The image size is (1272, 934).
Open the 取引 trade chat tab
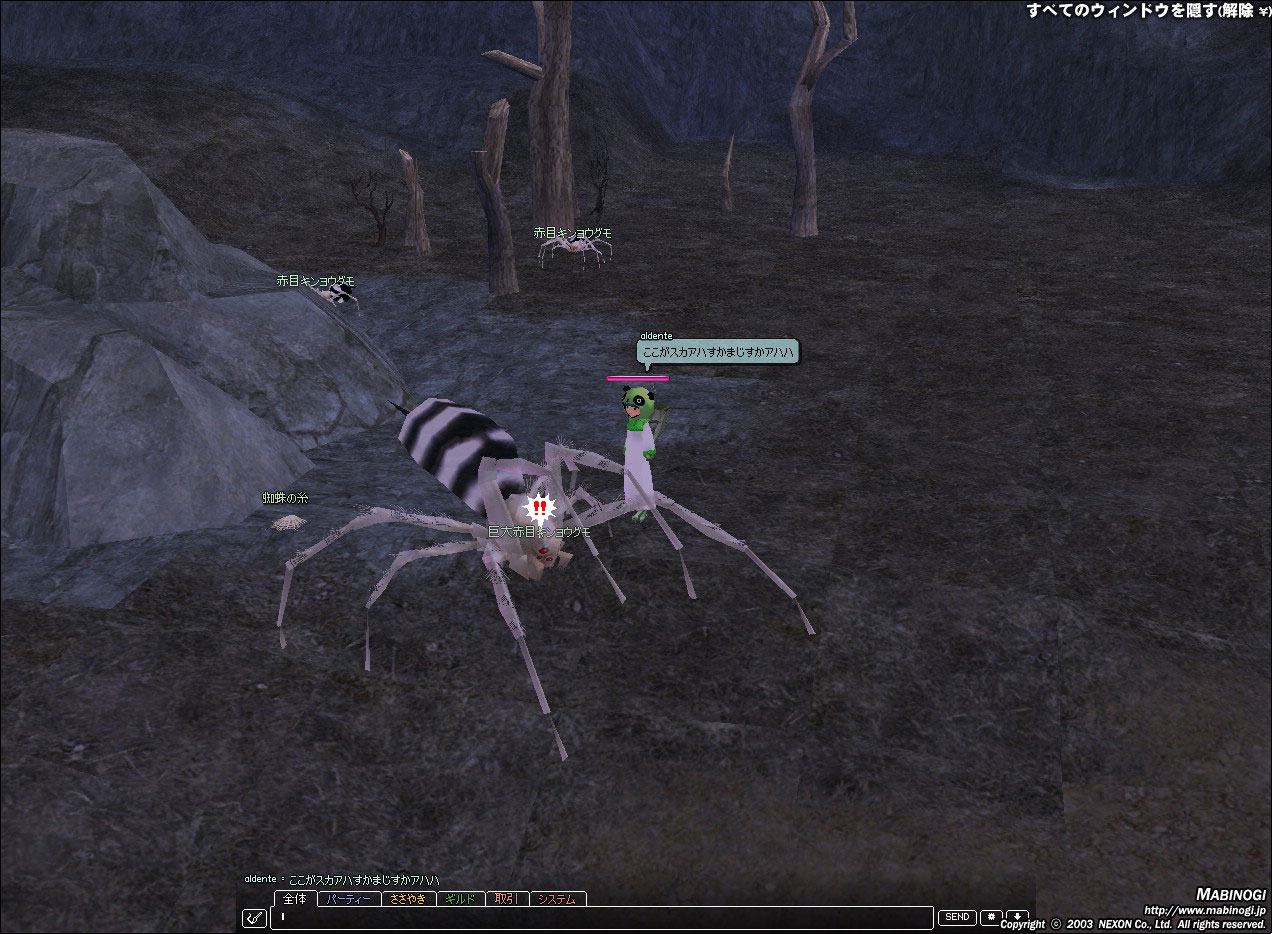tap(507, 899)
